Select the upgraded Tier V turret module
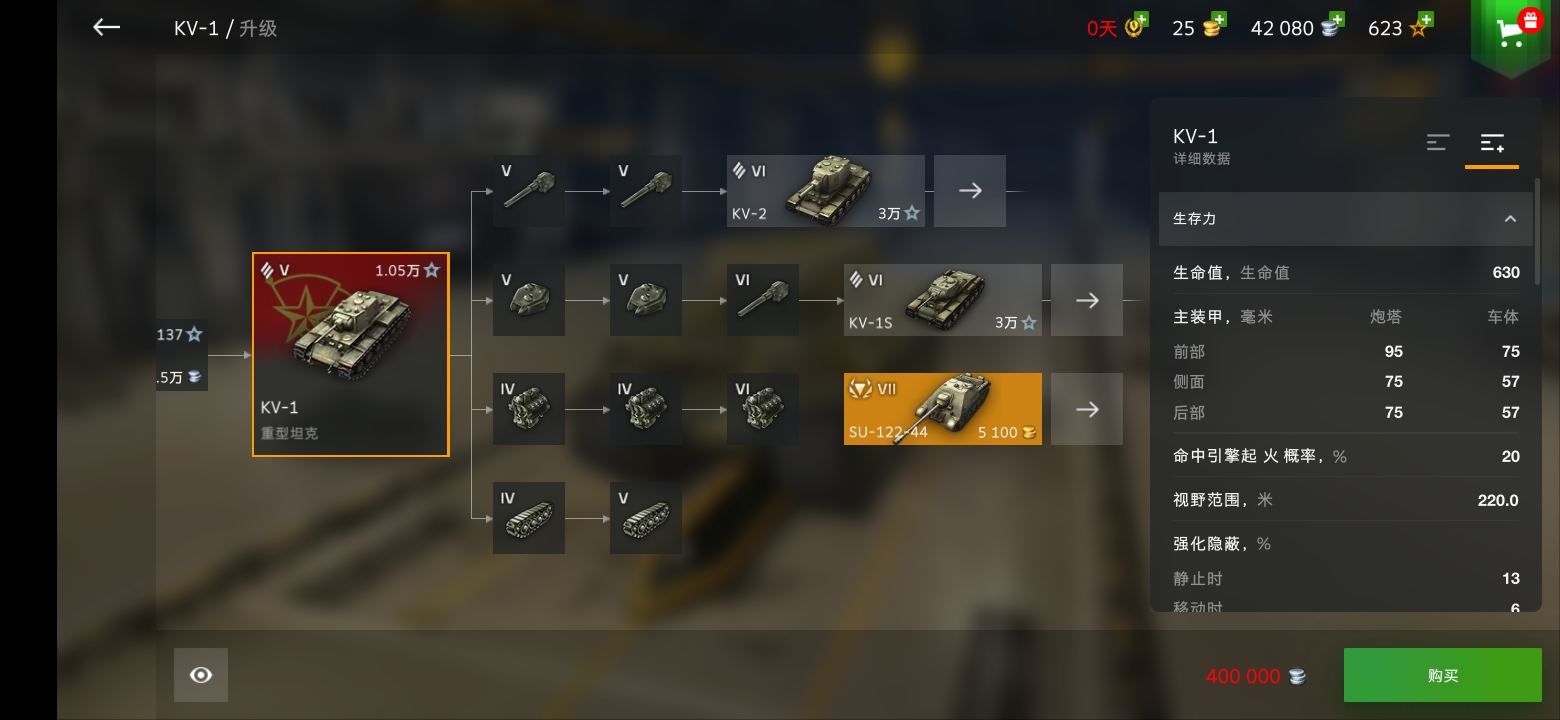This screenshot has width=1560, height=720. pos(646,299)
